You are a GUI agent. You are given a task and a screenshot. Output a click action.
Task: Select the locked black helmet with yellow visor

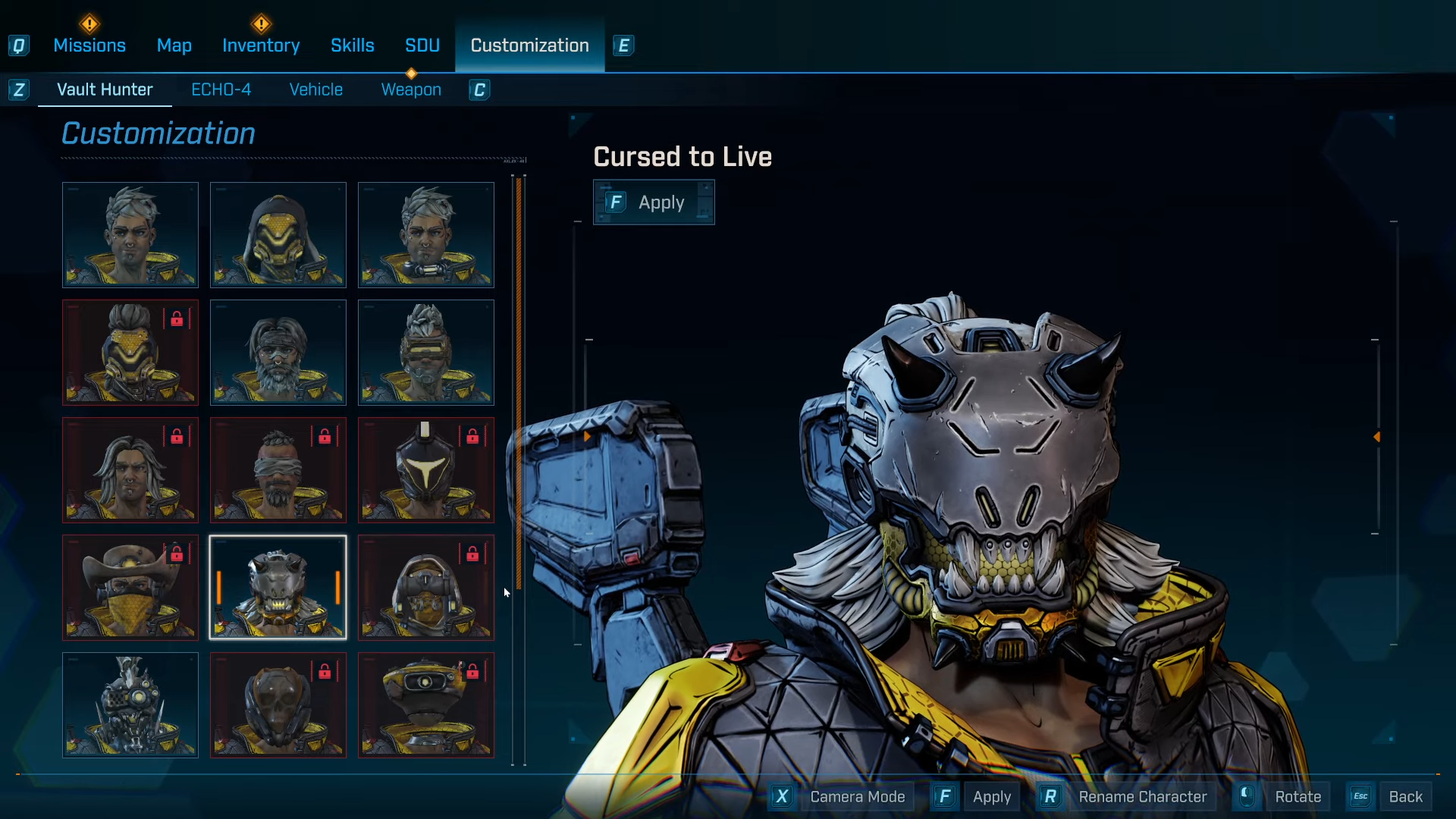426,470
